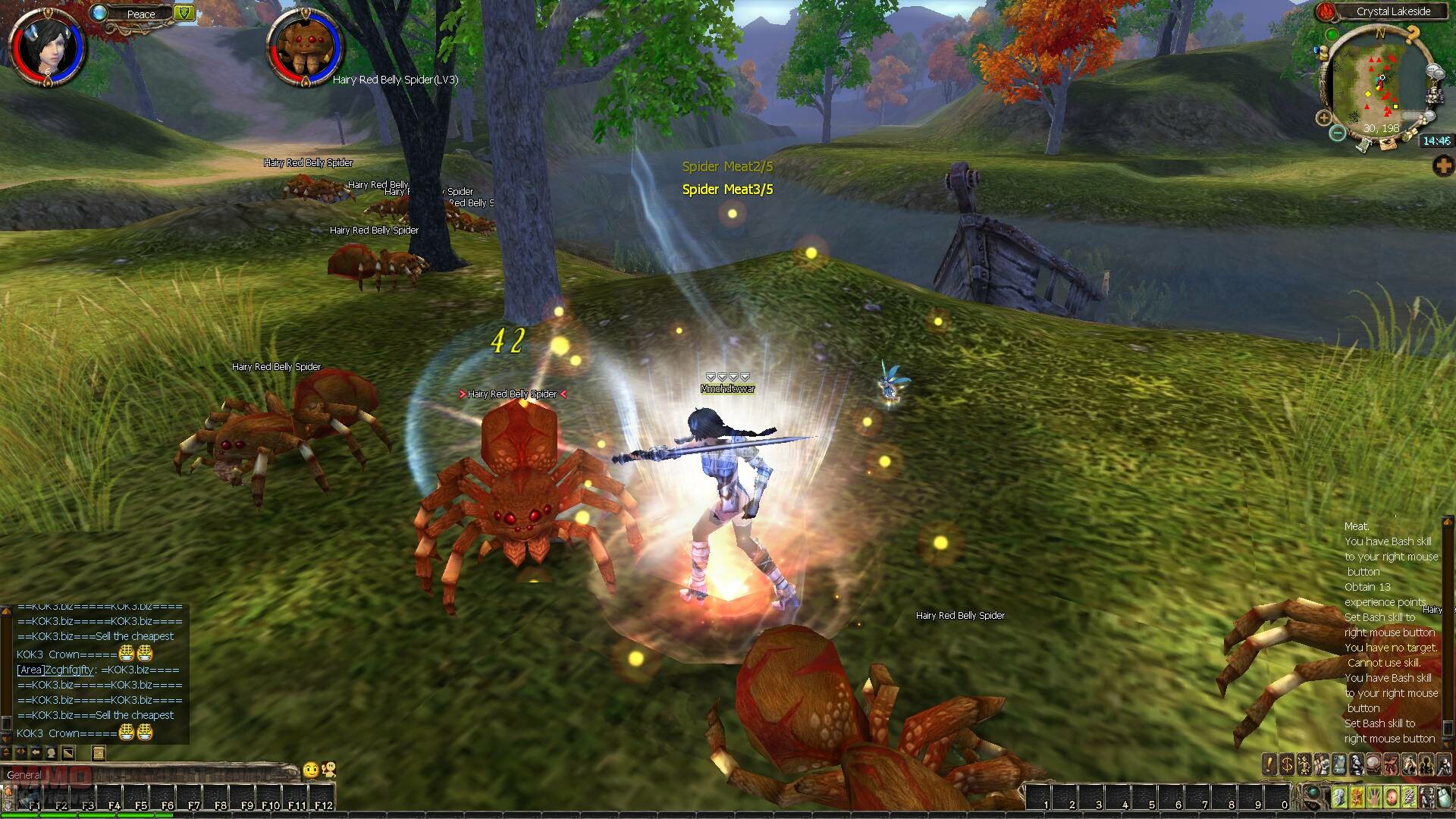Open the crystal ball icon in the menu row
Viewport: 1456px width, 819px height.
[x=1374, y=764]
